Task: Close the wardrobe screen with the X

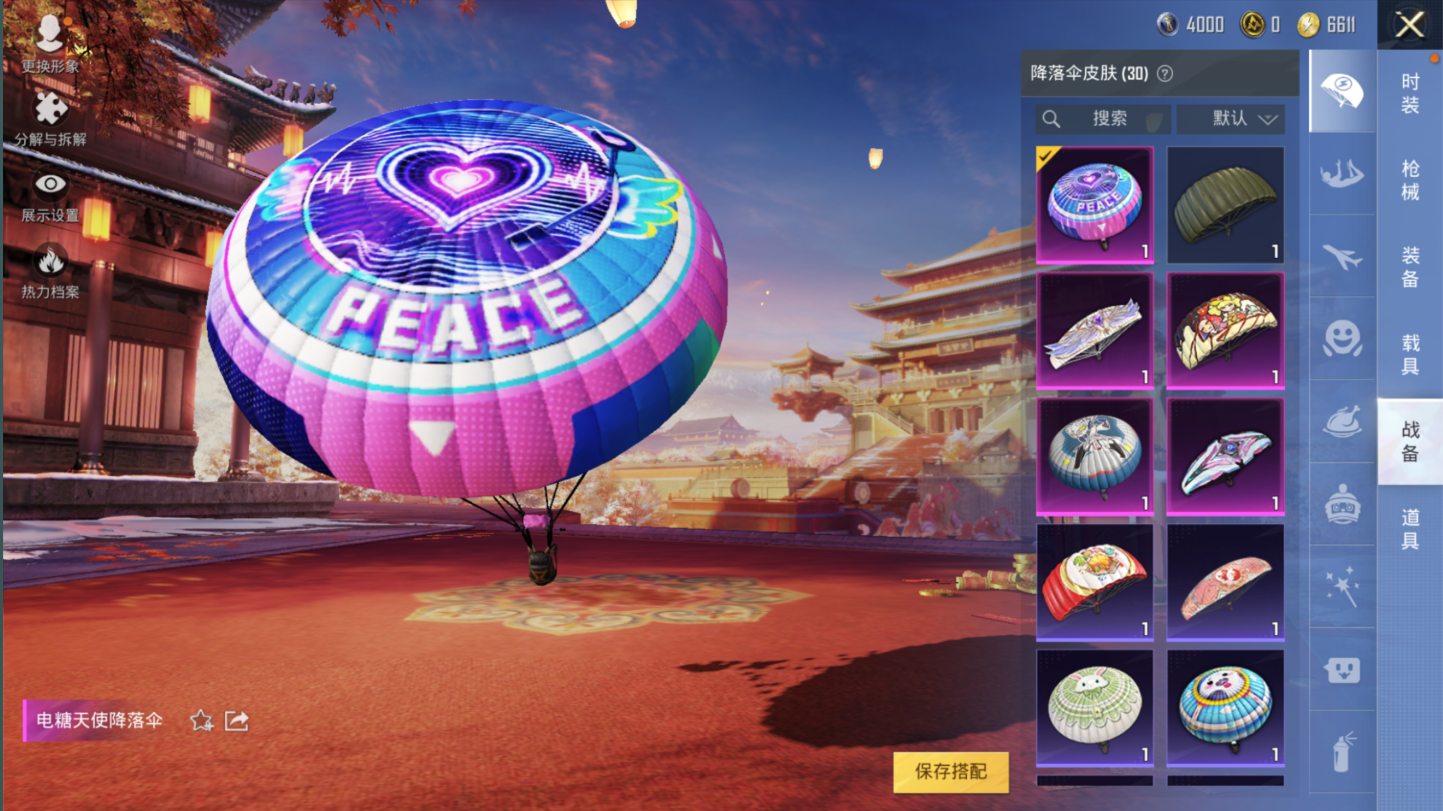Action: point(1409,25)
